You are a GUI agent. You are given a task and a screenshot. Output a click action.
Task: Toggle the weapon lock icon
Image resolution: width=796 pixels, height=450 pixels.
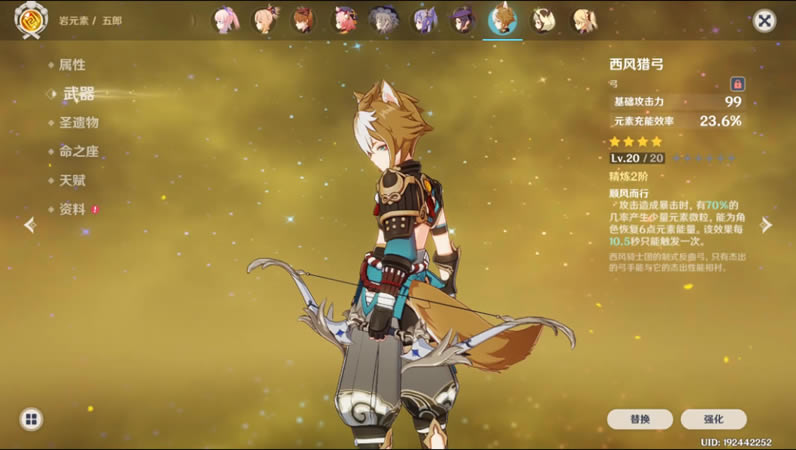[x=738, y=84]
